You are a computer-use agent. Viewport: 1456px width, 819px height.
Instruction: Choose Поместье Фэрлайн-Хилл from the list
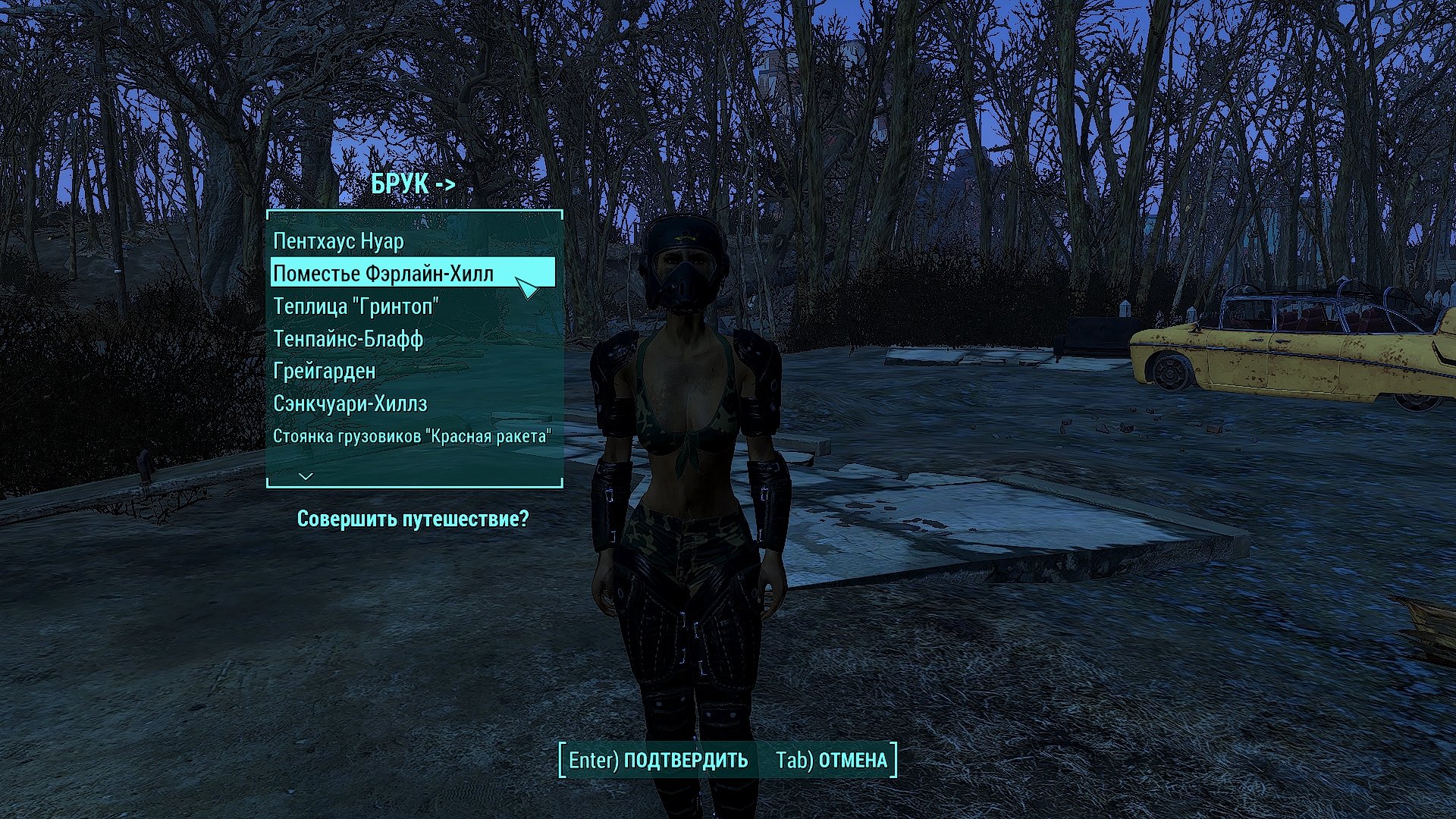tap(384, 273)
